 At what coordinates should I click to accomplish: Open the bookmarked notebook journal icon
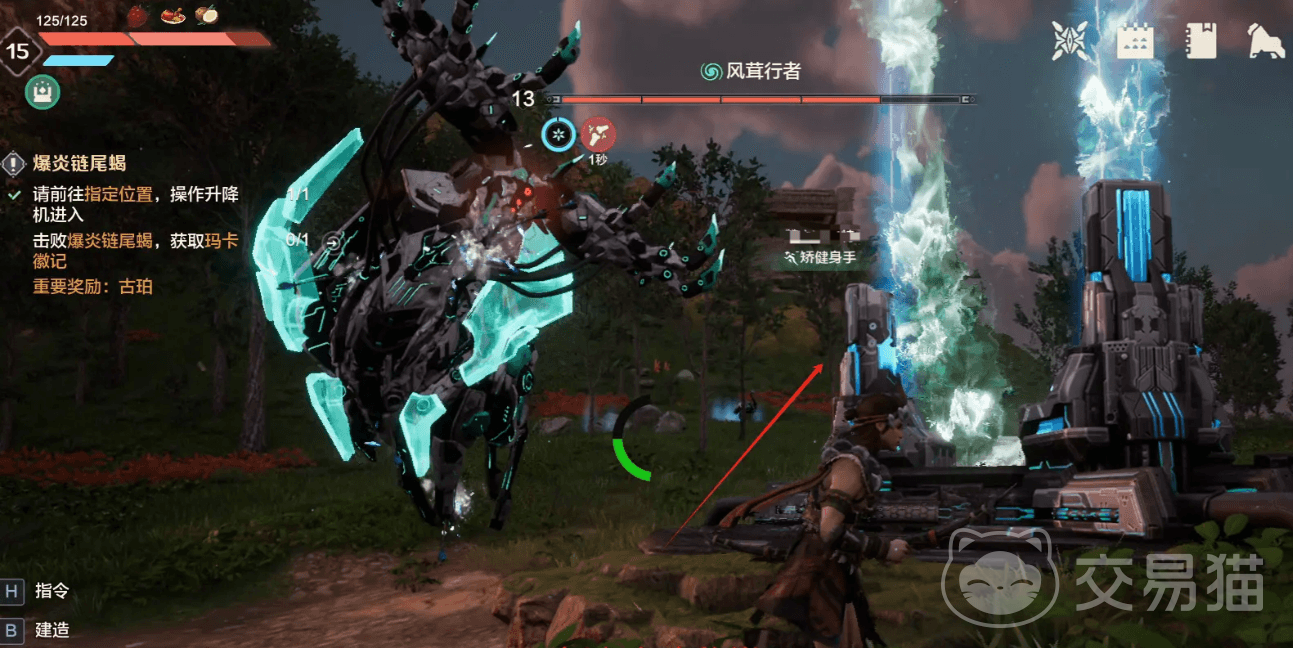pyautogui.click(x=1199, y=40)
